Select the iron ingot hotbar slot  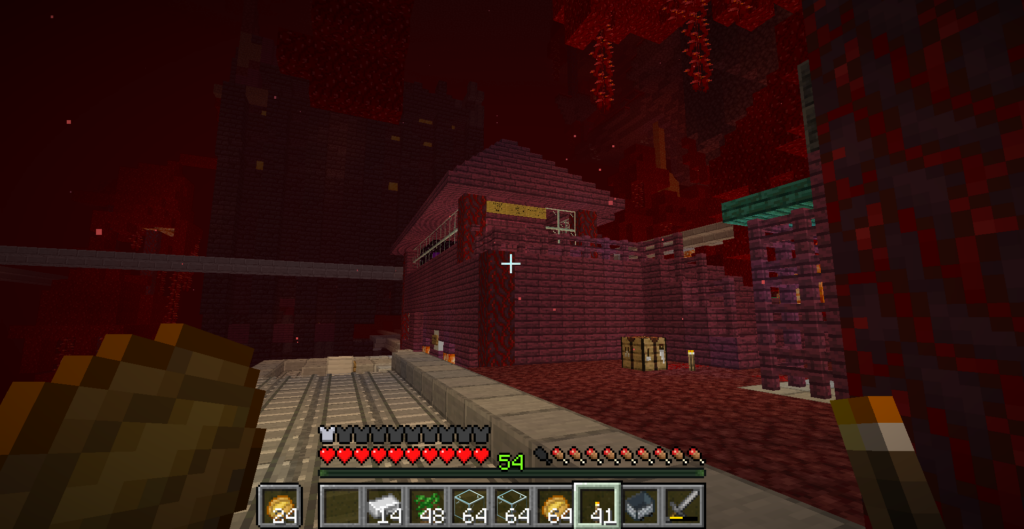point(383,506)
